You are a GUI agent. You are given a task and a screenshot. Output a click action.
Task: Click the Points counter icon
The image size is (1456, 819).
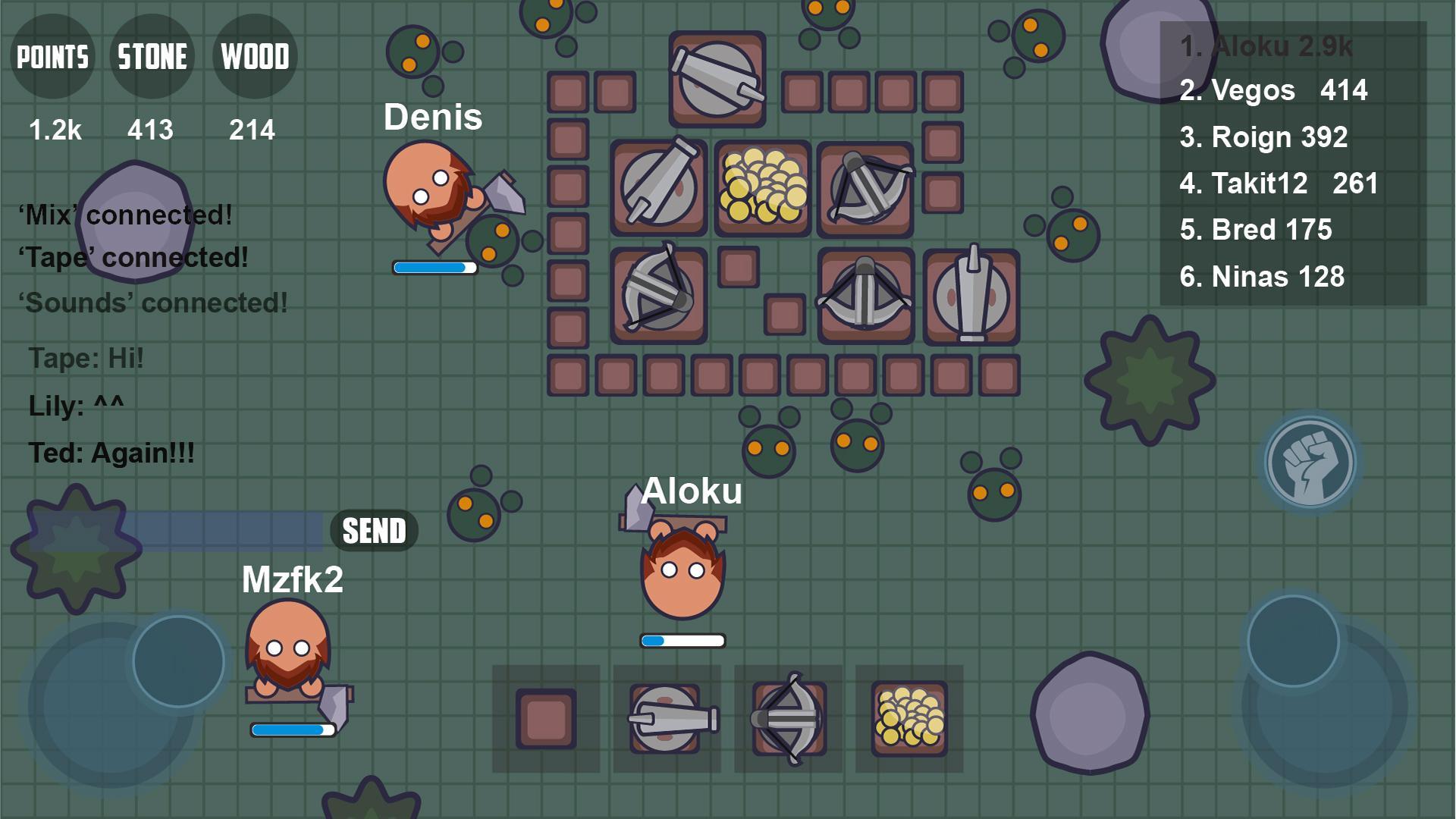click(52, 55)
